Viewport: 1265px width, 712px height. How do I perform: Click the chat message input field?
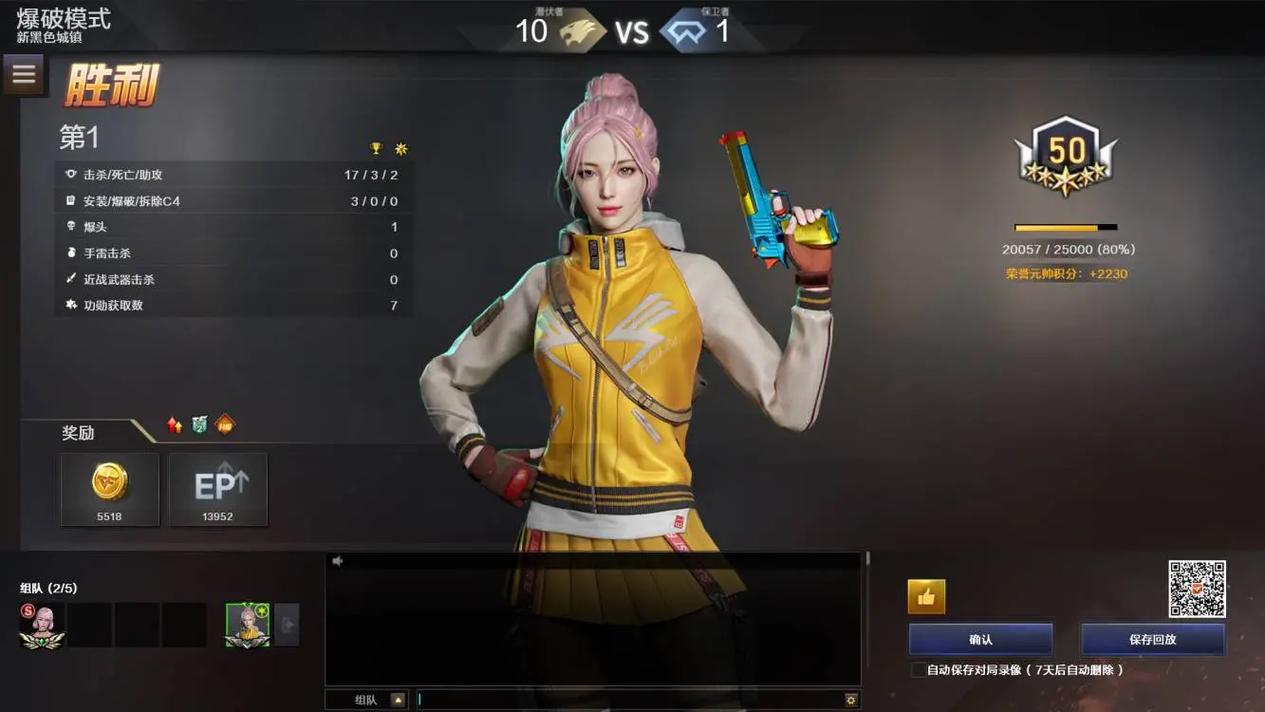coord(630,700)
